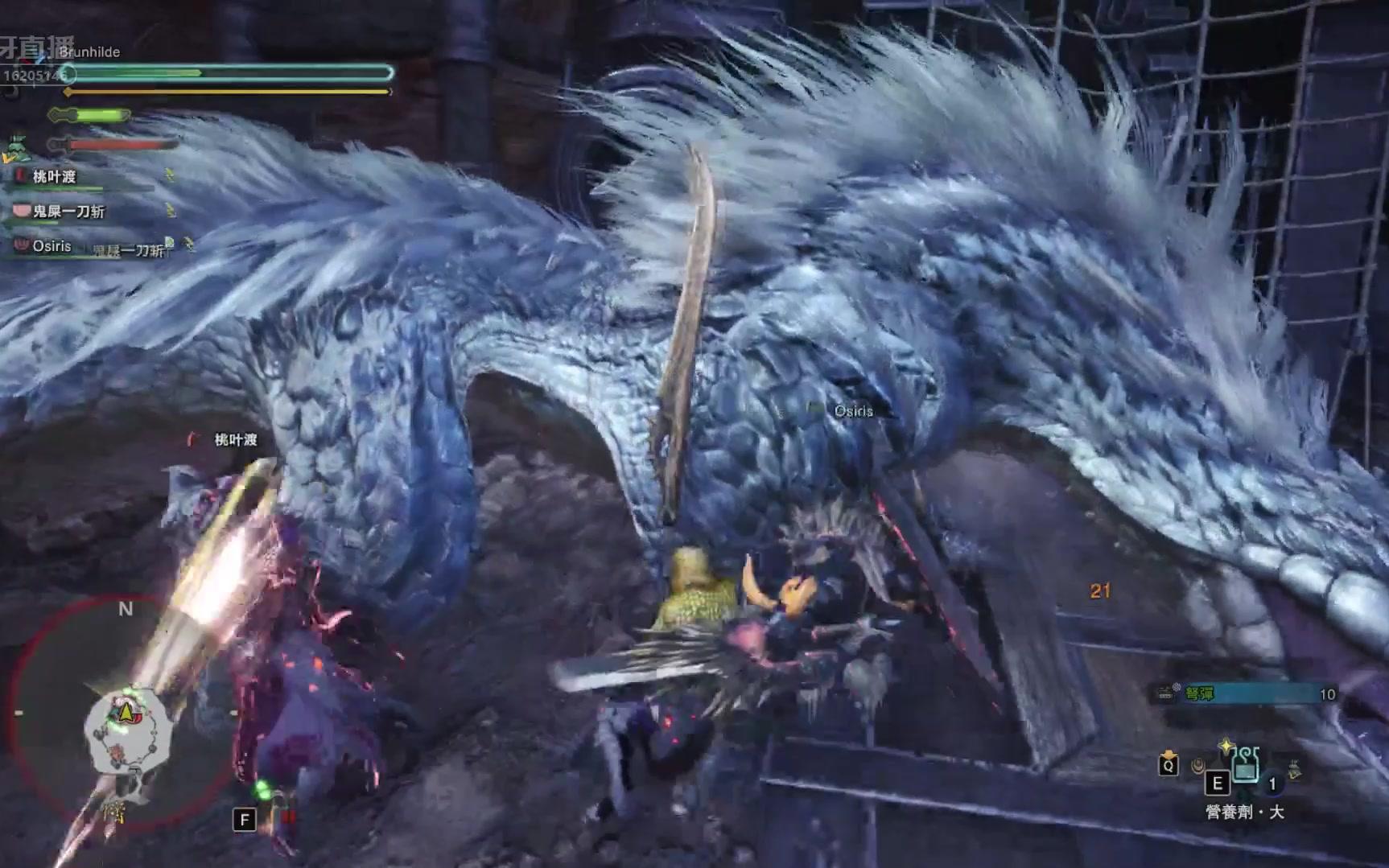This screenshot has width=1389, height=868.
Task: Select the 營養劑・大 item slot
Action: 1244,764
